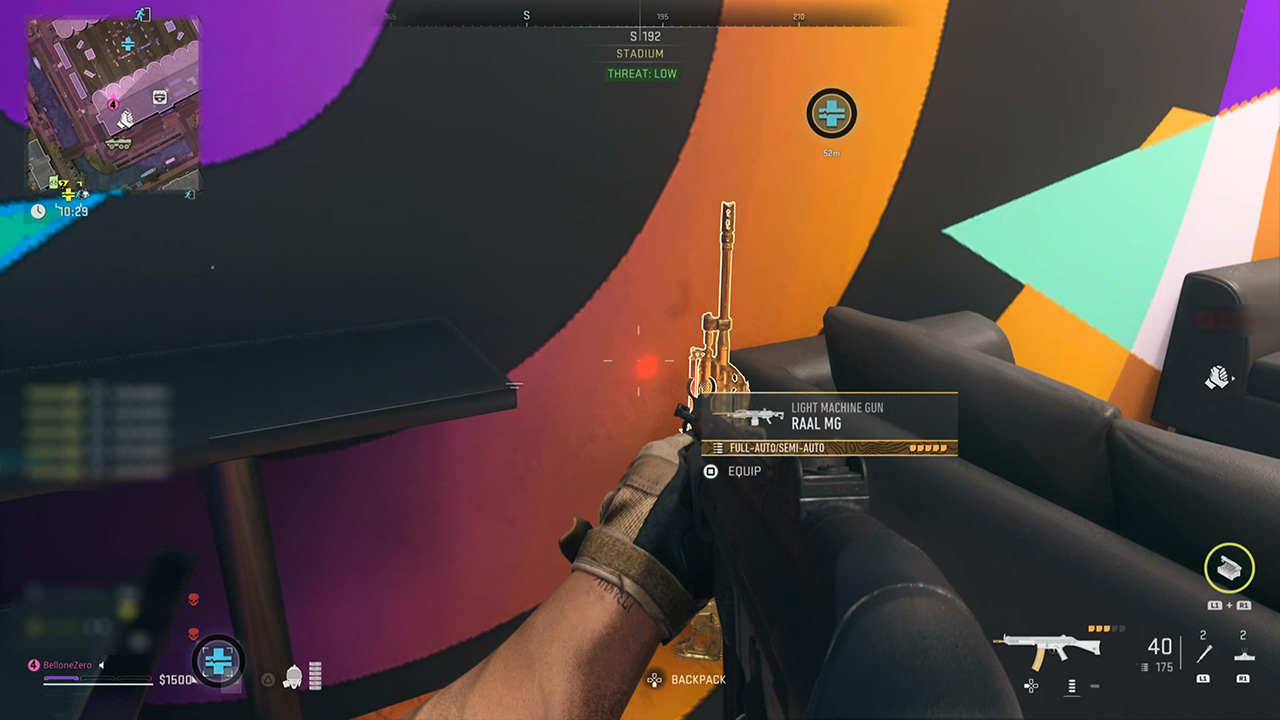Screen dimensions: 1280x720
Task: Click the helmet stack icon near the triangle prompt
Action: (x=293, y=677)
